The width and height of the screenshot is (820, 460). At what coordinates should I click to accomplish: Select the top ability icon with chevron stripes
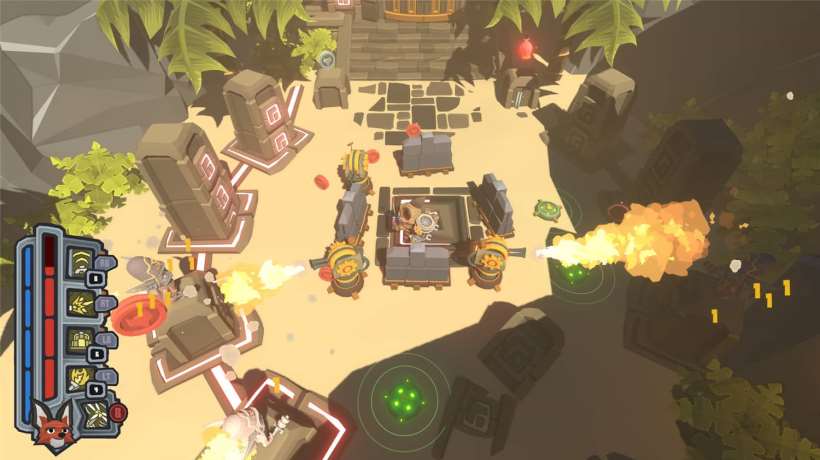(81, 262)
